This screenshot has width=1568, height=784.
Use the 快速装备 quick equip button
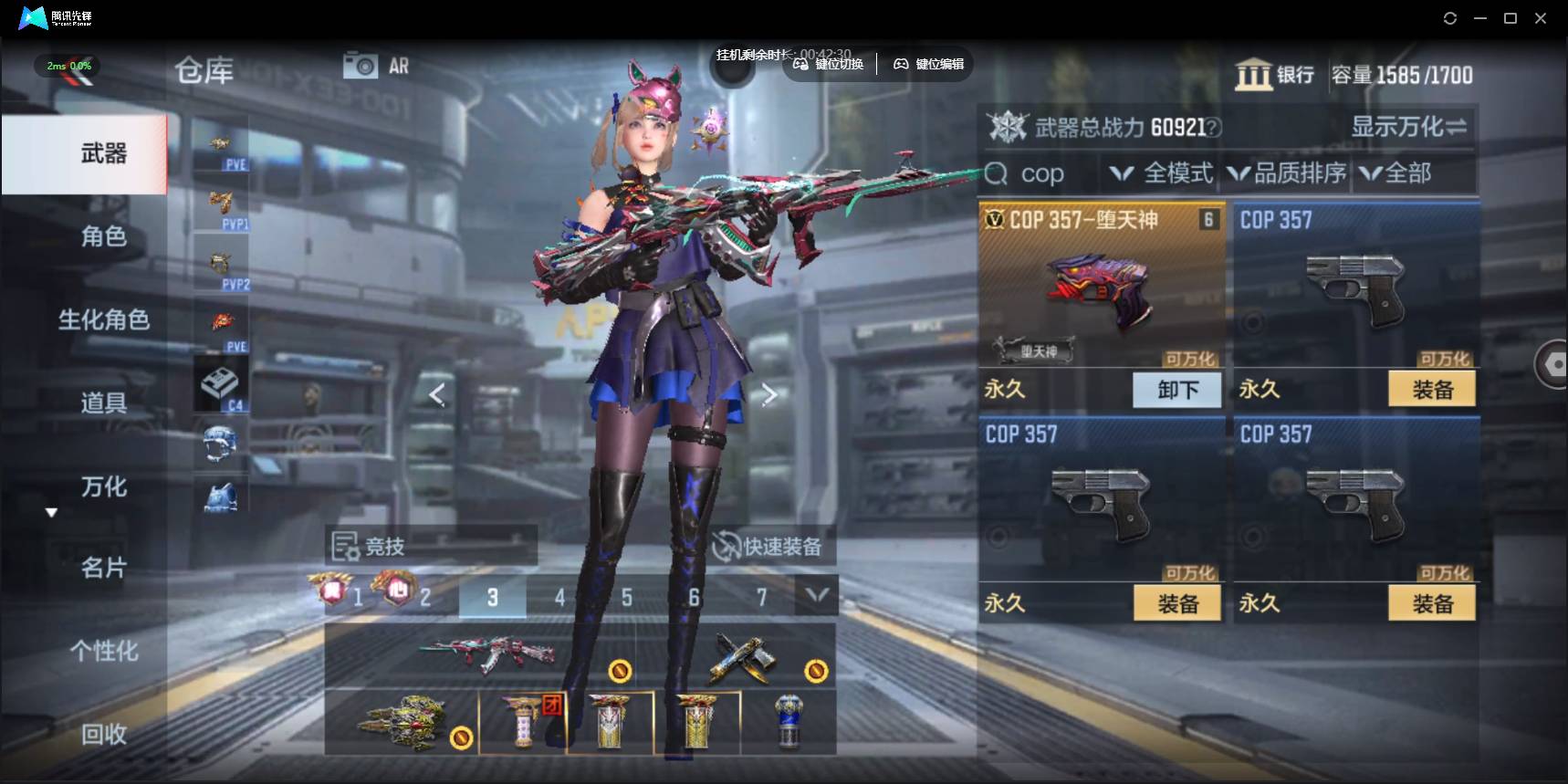point(768,547)
